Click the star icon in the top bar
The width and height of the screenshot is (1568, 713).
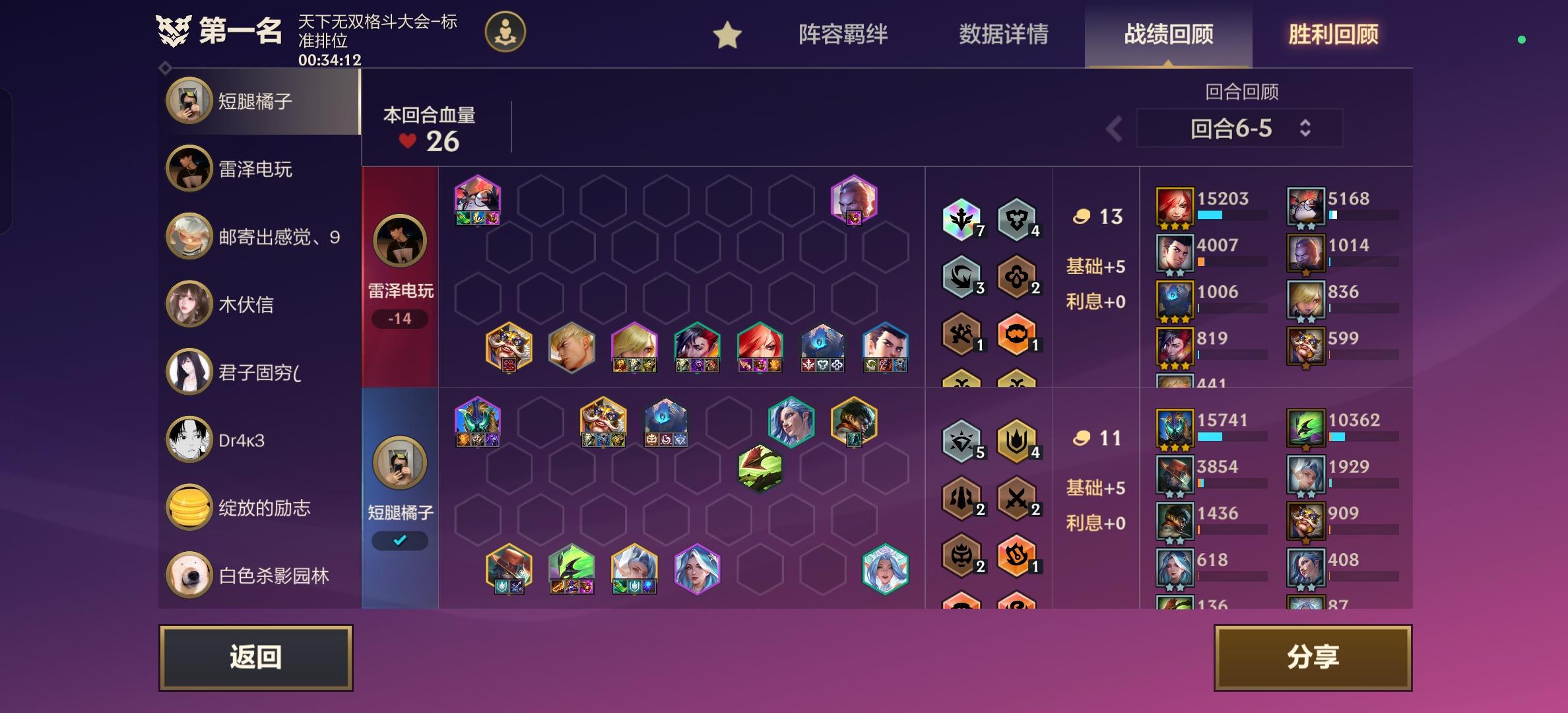coord(727,36)
